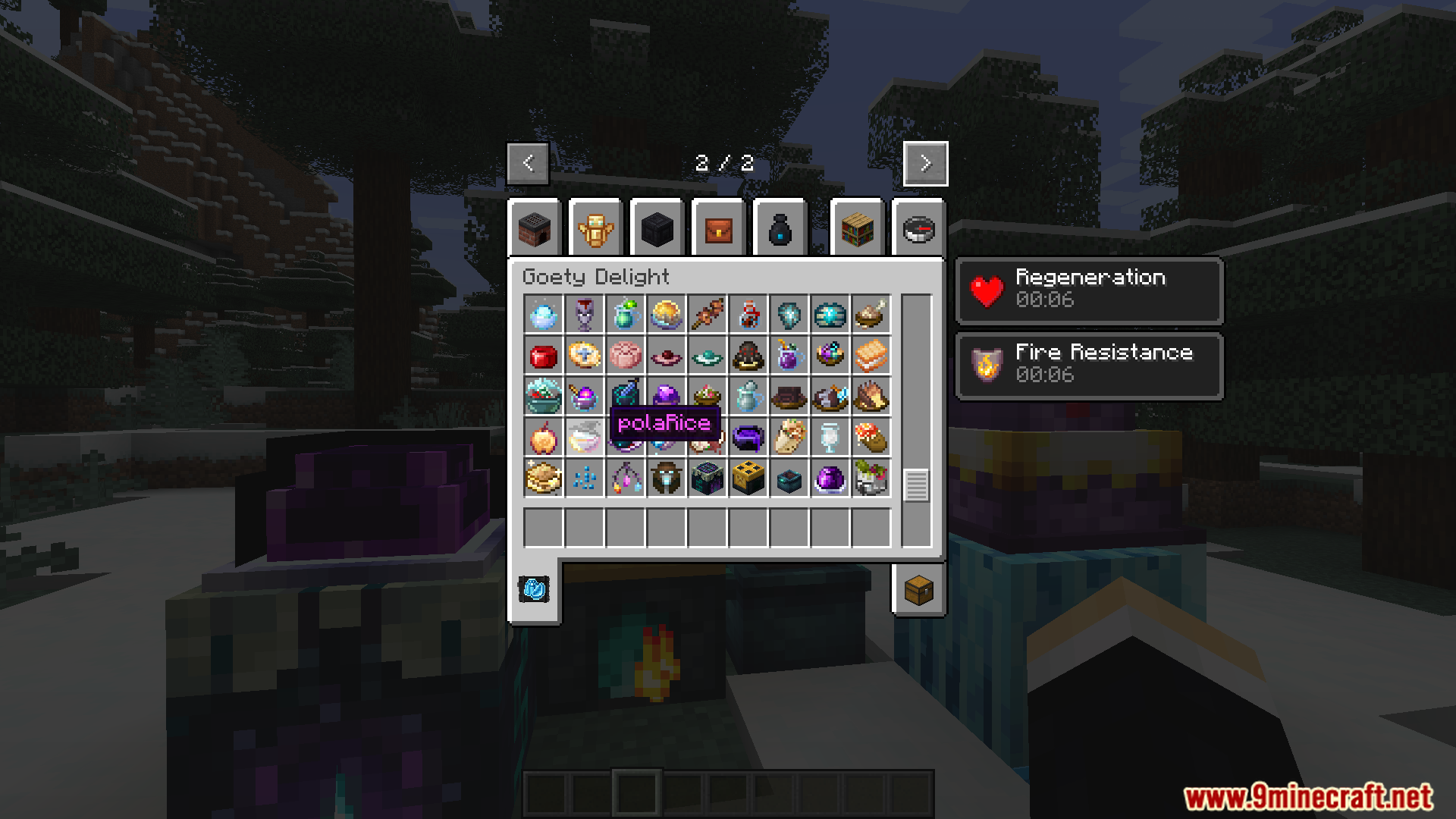Screen dimensions: 1456x819
Task: Choose the empty white goblet item
Action: click(830, 438)
